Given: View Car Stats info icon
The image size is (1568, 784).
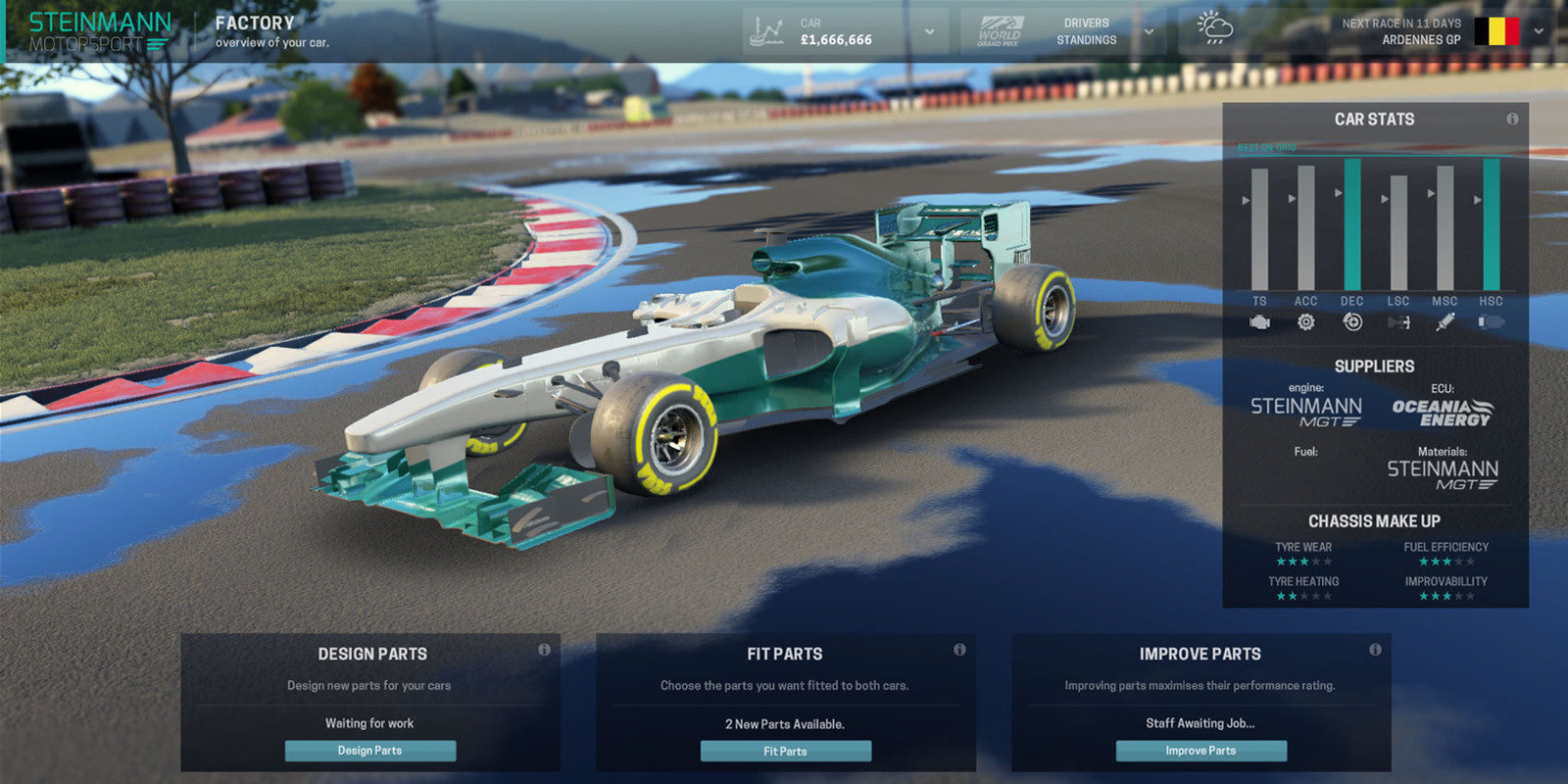Looking at the screenshot, I should coord(1512,120).
